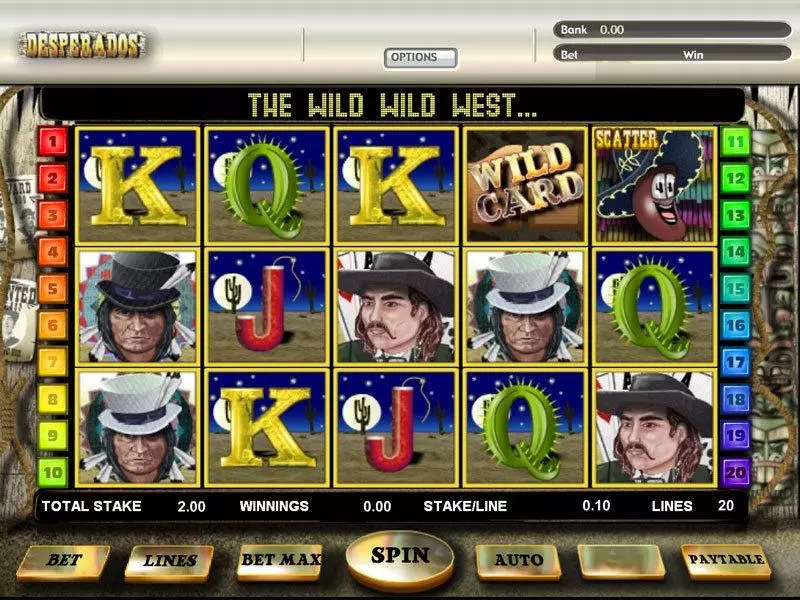800x600 pixels.
Task: Spin the slot reels
Action: [400, 556]
